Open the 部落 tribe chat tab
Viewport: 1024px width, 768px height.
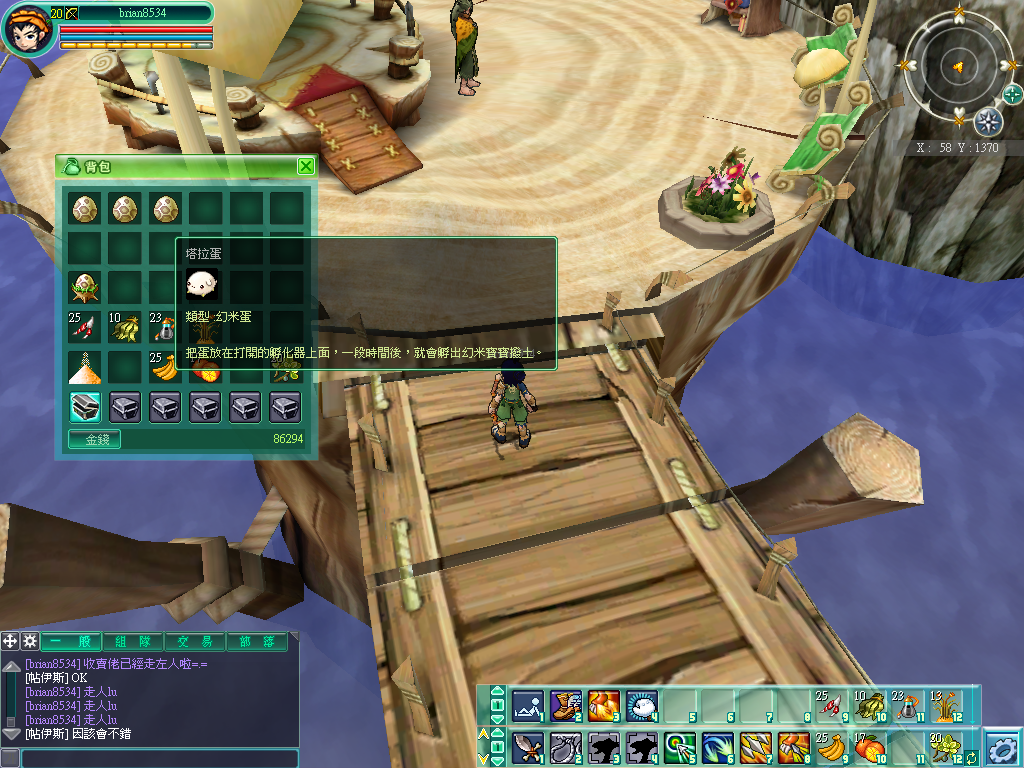coord(256,642)
